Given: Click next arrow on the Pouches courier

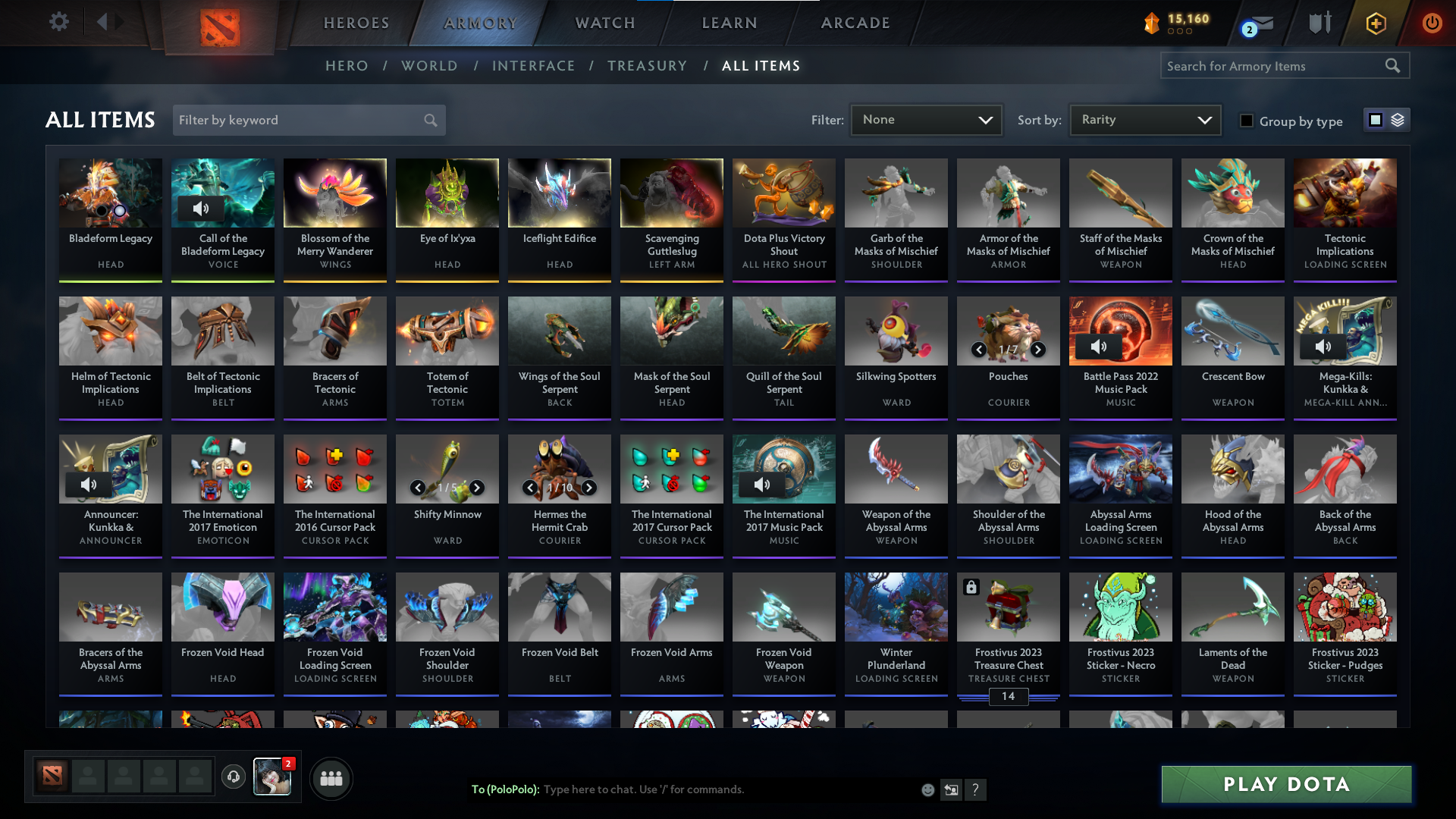Looking at the screenshot, I should (x=1038, y=350).
